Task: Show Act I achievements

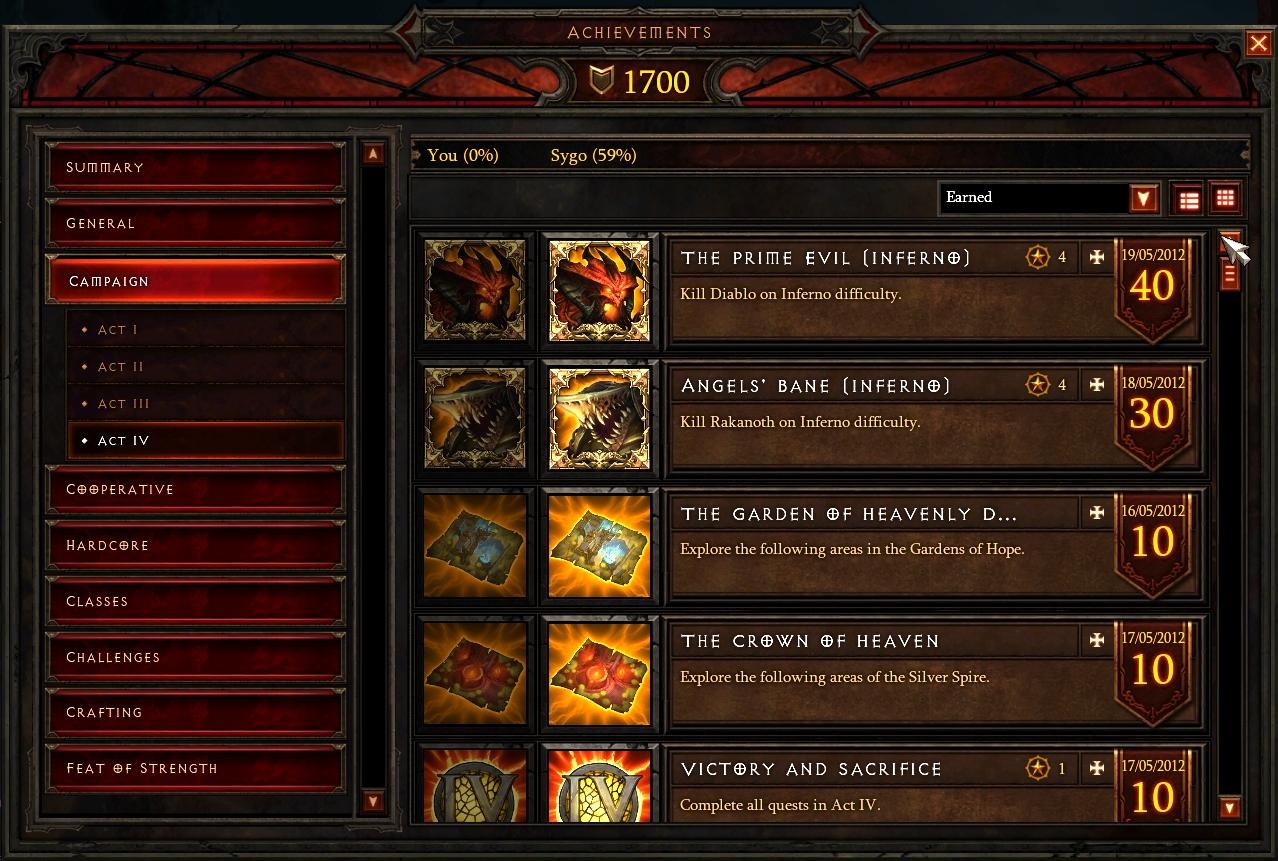Action: pos(205,329)
